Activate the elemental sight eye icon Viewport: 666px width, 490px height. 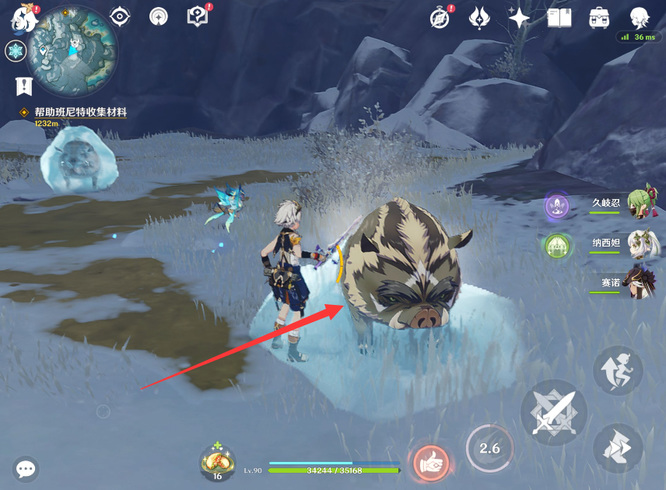(x=121, y=16)
